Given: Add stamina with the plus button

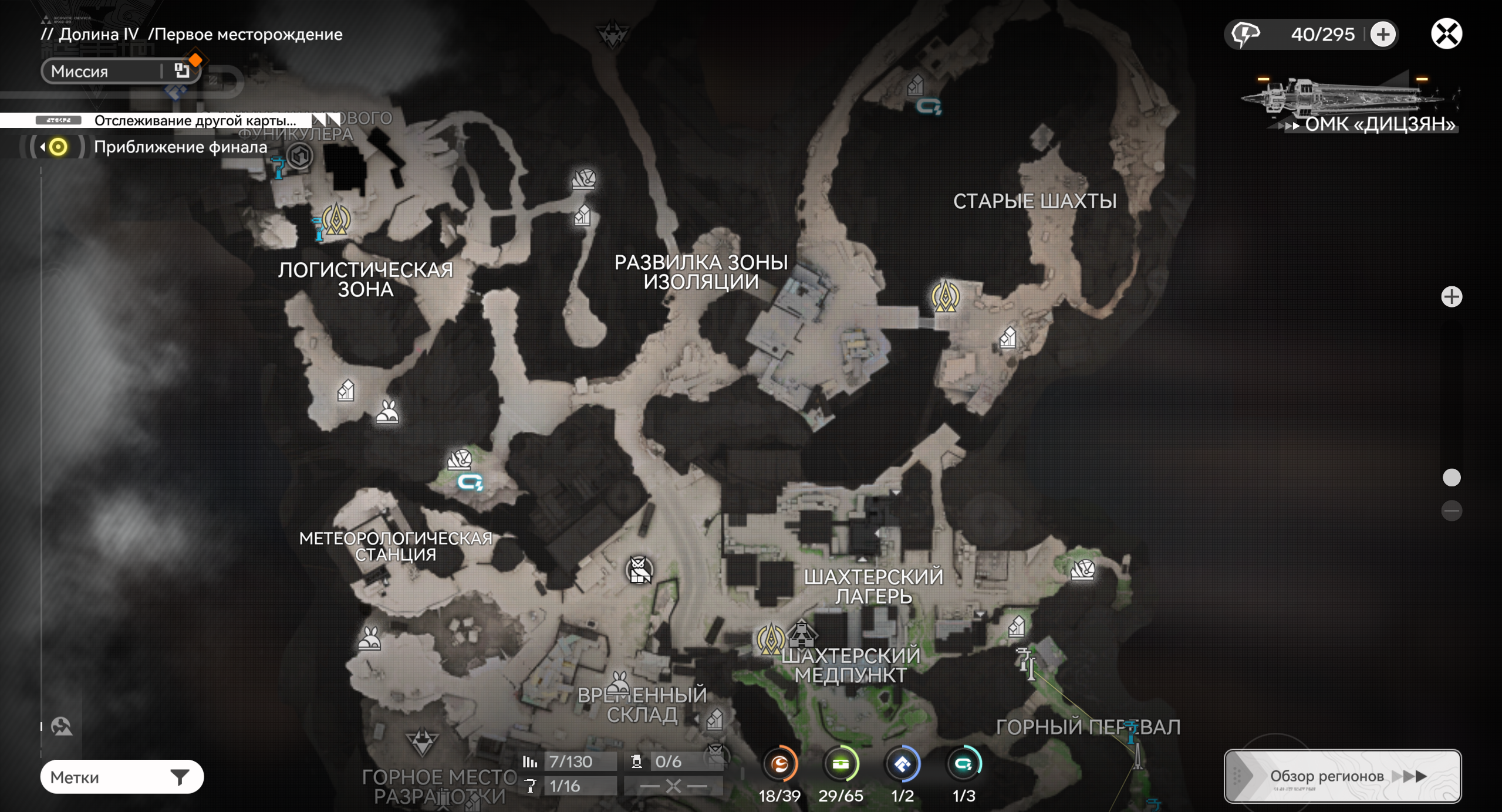Looking at the screenshot, I should click(x=1383, y=34).
